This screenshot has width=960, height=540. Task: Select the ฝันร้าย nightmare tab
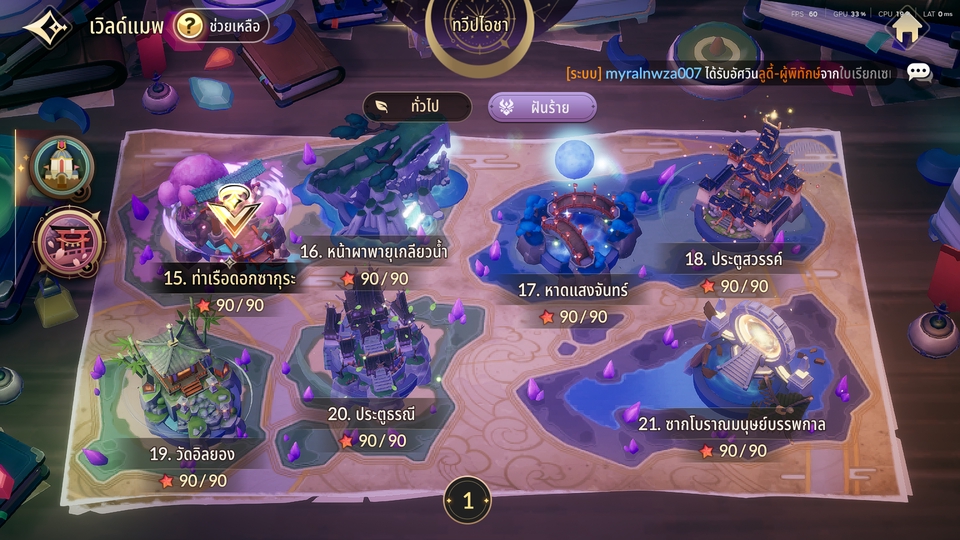(542, 107)
